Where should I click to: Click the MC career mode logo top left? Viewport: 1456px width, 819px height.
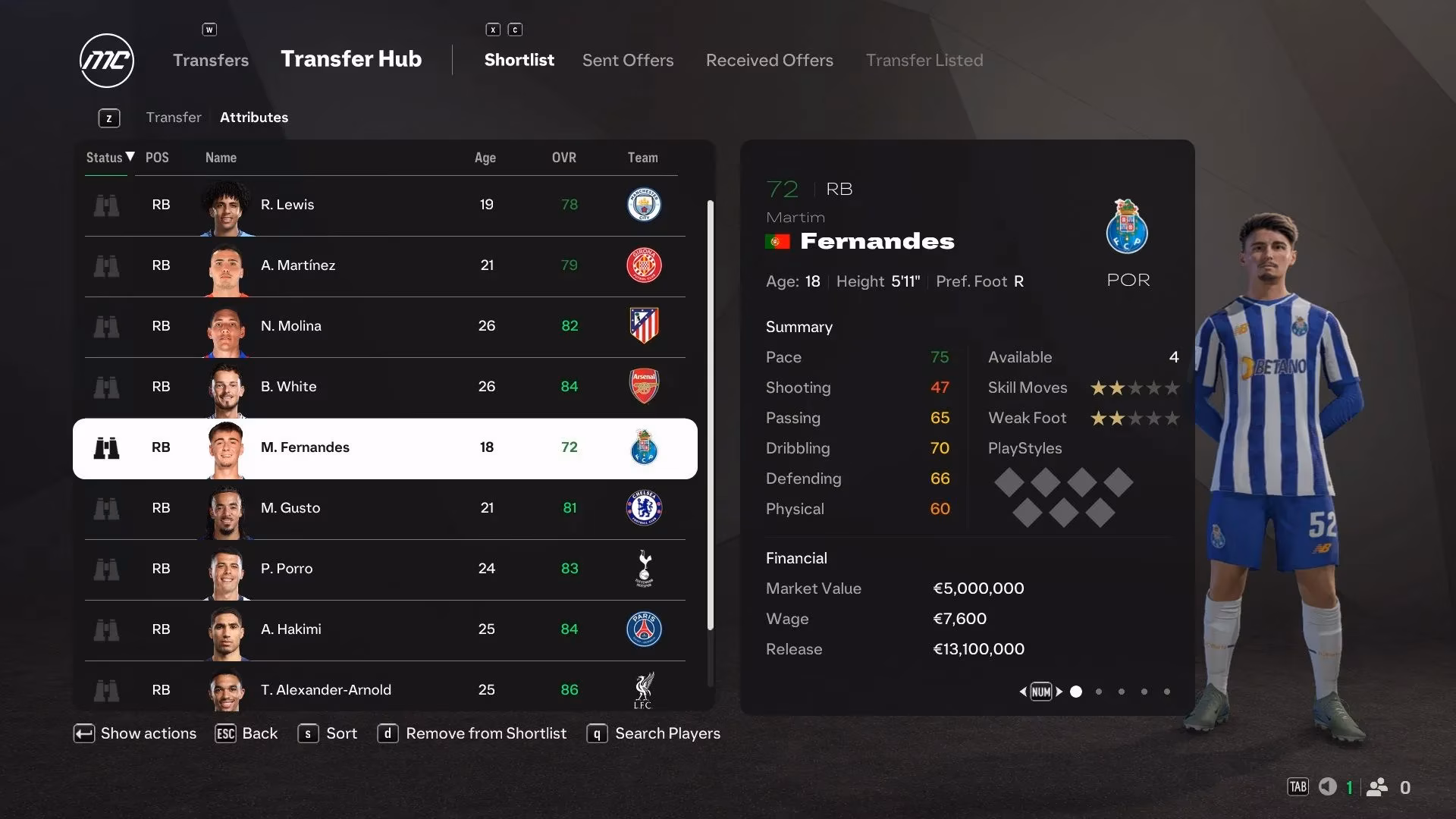pyautogui.click(x=106, y=61)
